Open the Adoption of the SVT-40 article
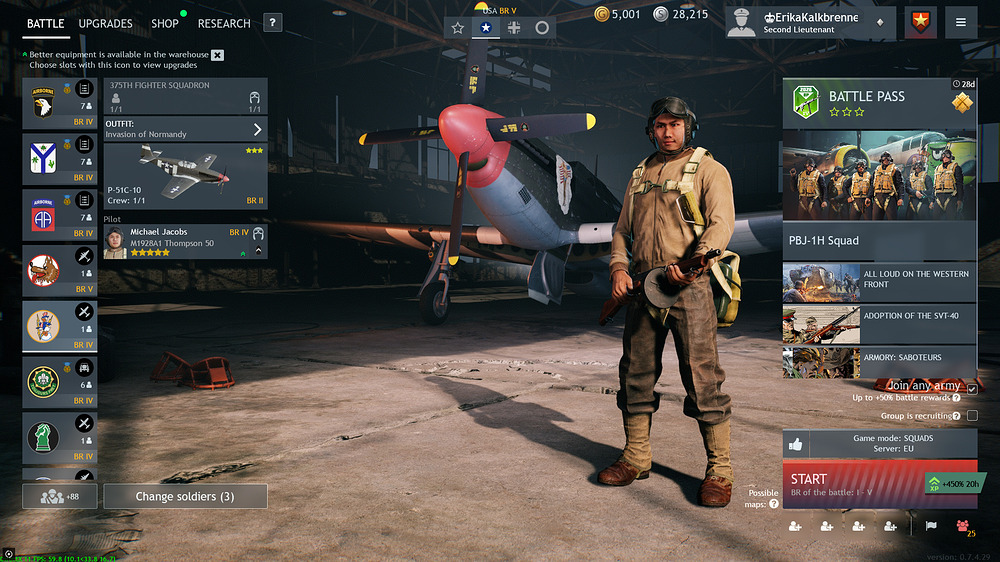This screenshot has height=562, width=1000. (879, 323)
